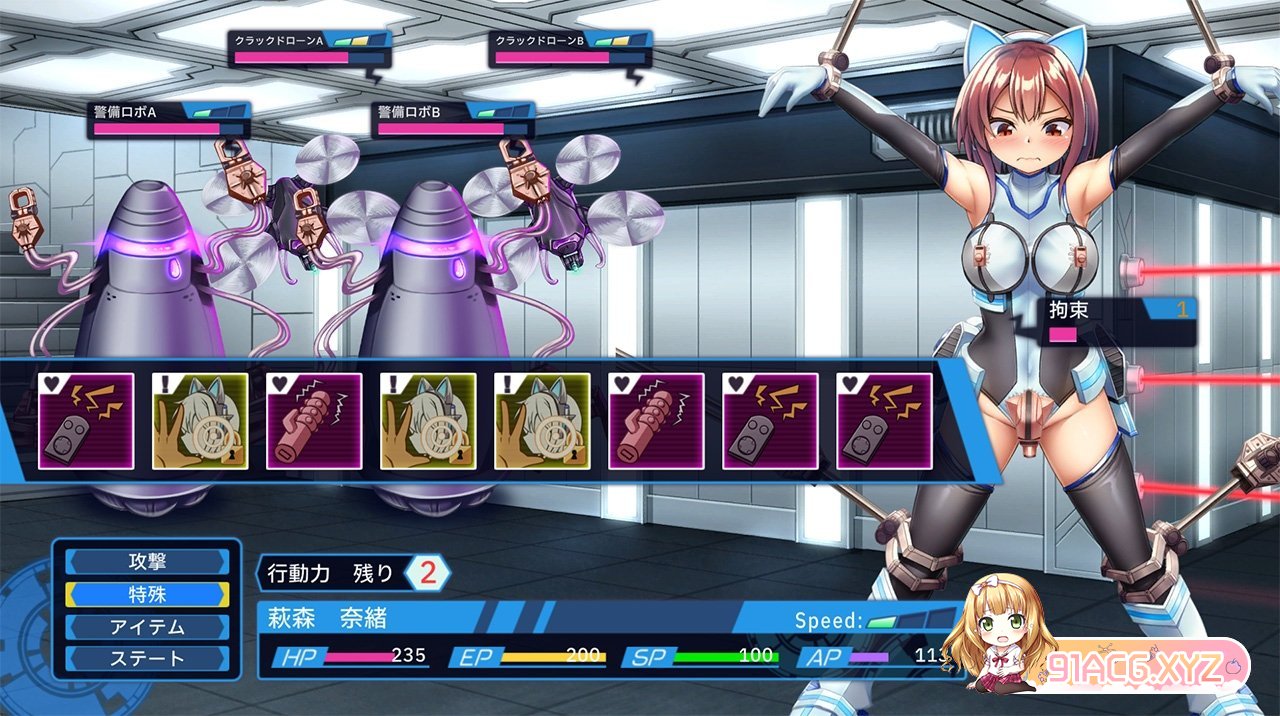Choose the 特殊 special command
Viewport: 1280px width, 716px height.
(147, 594)
